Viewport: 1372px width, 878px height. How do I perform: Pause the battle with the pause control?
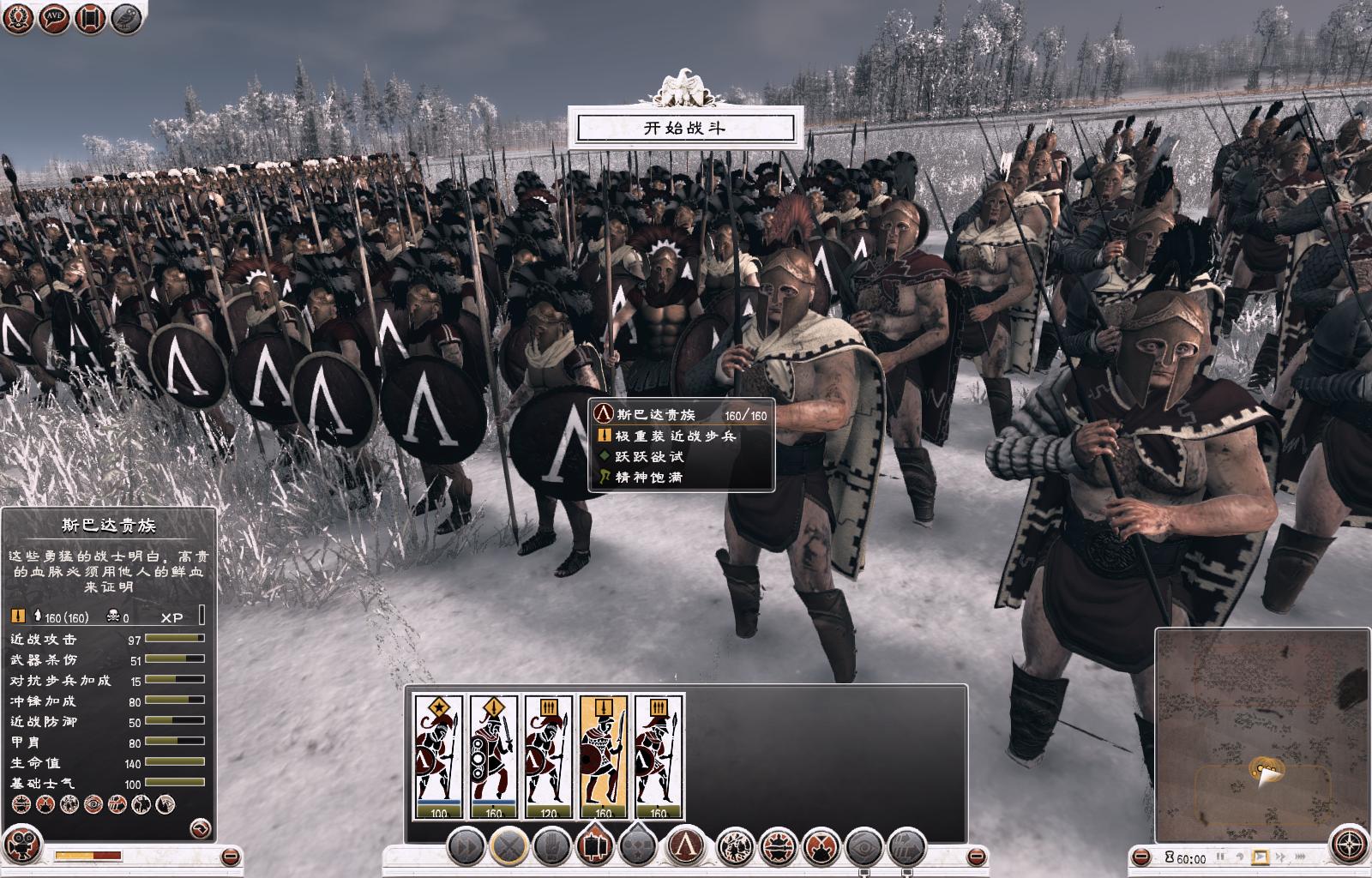coord(1220,857)
